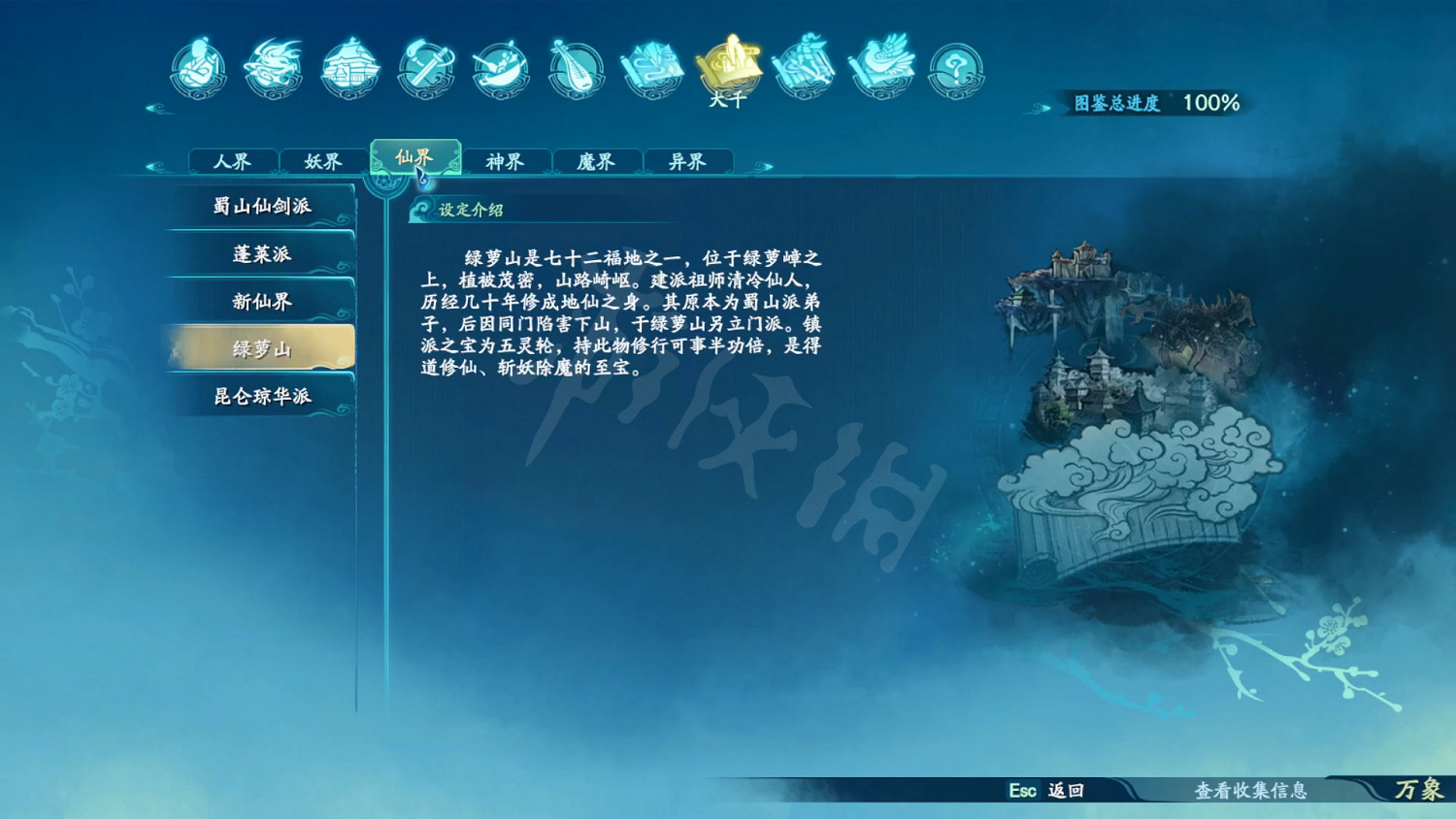Click the 设定介绍 spiral icon
Viewport: 1456px width, 819px height.
click(x=421, y=208)
